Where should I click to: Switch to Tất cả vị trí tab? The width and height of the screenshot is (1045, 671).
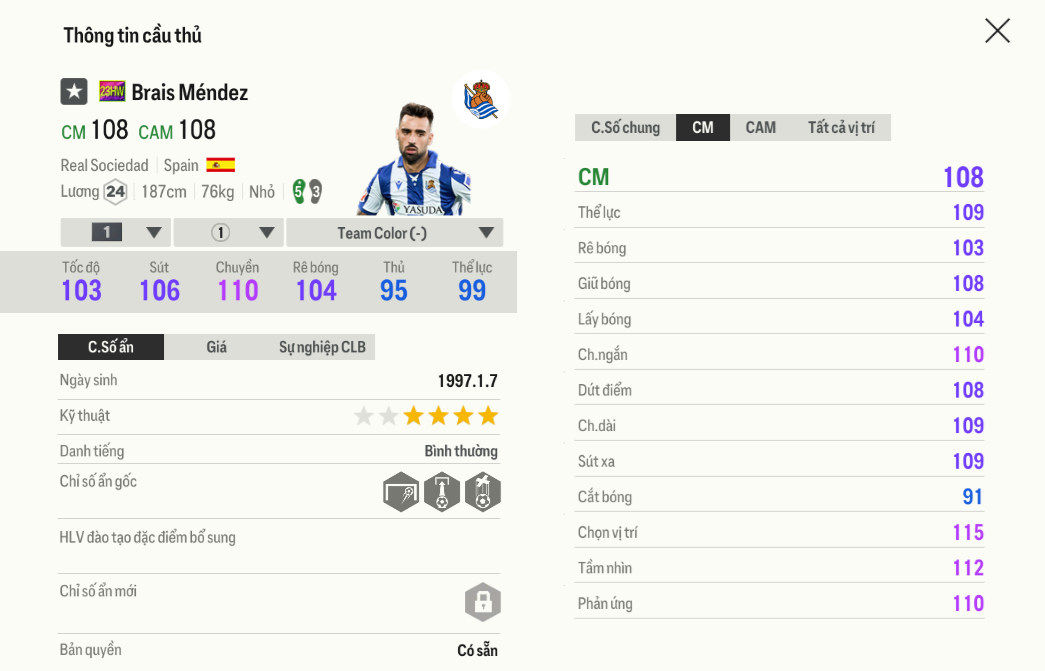click(841, 127)
